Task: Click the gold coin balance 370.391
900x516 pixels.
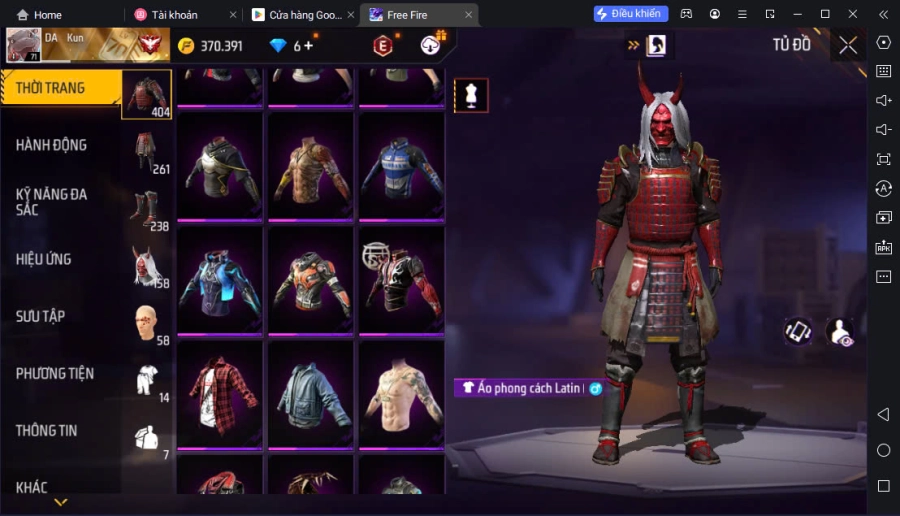Action: (210, 46)
